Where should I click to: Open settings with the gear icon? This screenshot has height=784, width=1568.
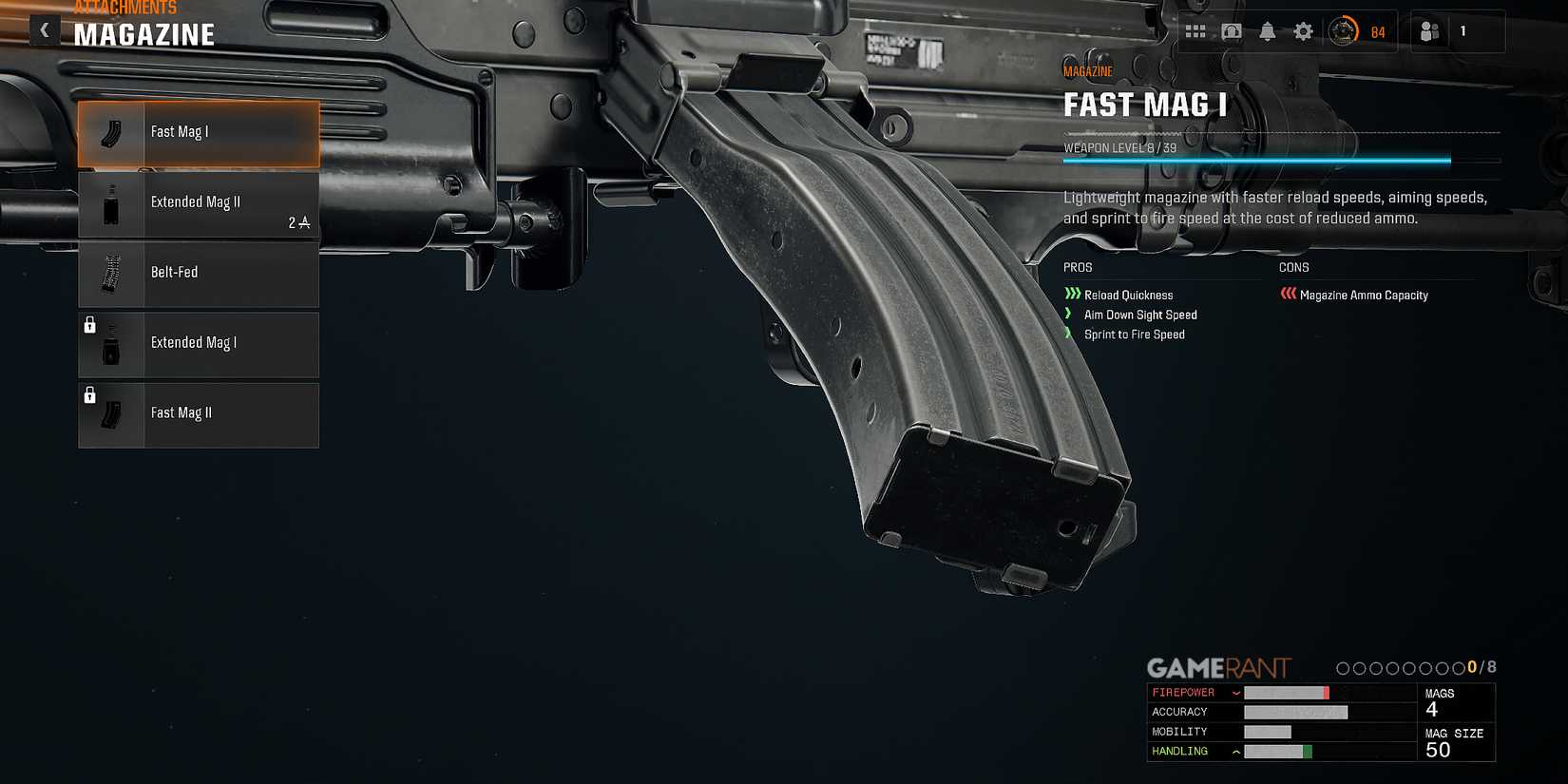click(x=1302, y=30)
